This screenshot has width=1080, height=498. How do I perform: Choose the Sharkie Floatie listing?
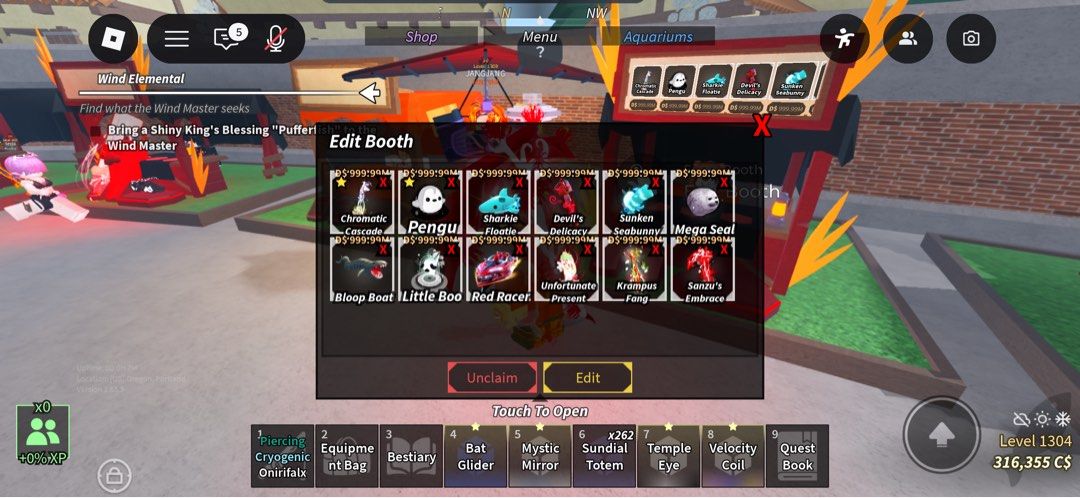pyautogui.click(x=499, y=203)
